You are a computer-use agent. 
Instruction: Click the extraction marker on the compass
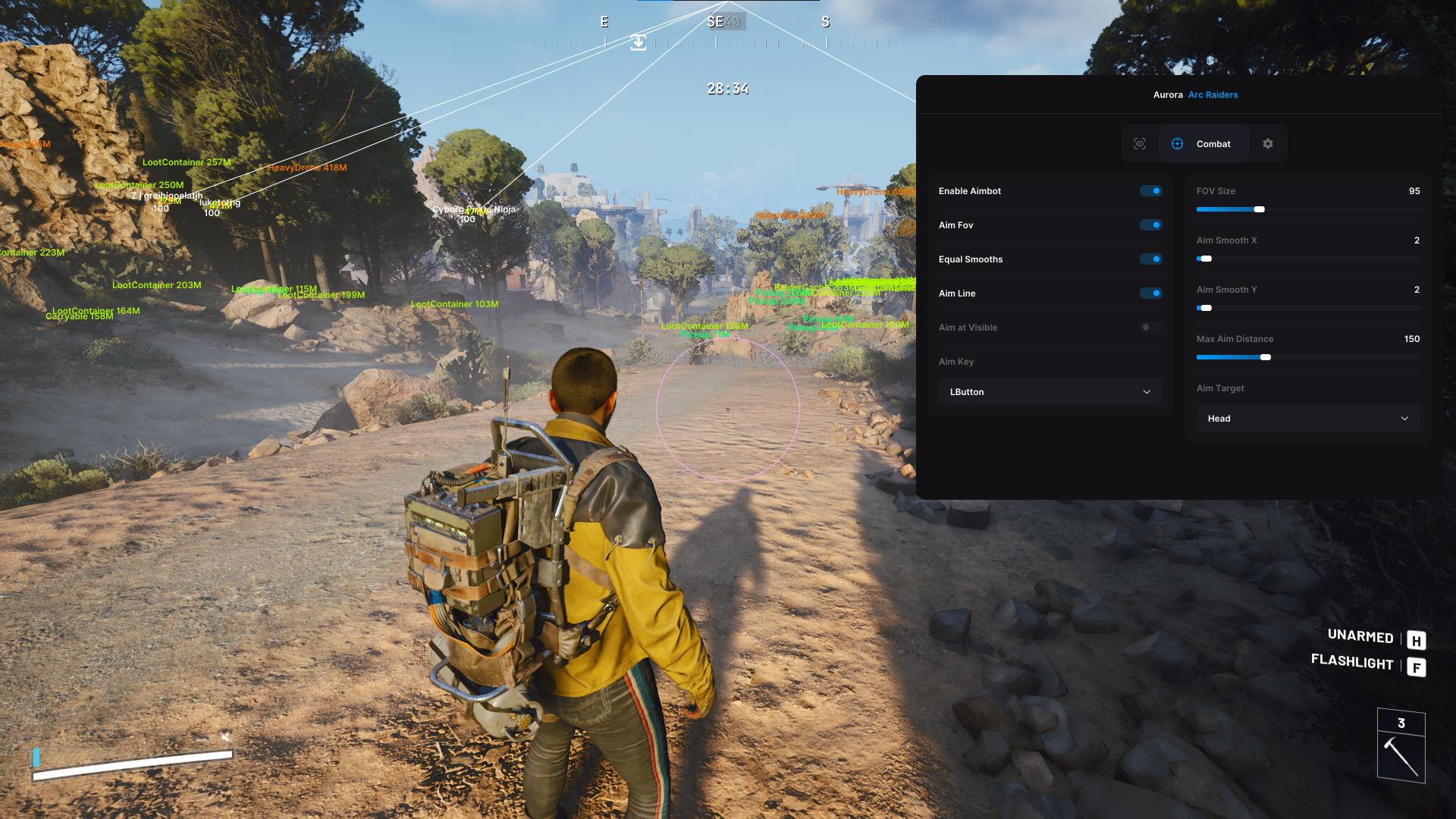639,42
